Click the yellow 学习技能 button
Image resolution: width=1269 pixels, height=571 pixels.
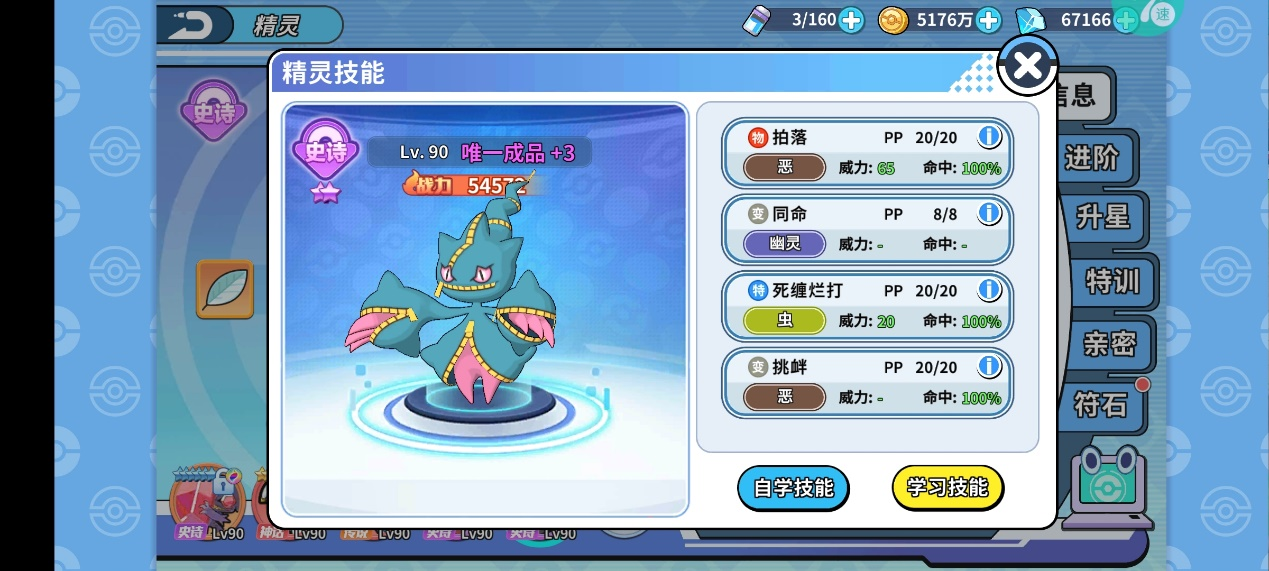[x=947, y=488]
